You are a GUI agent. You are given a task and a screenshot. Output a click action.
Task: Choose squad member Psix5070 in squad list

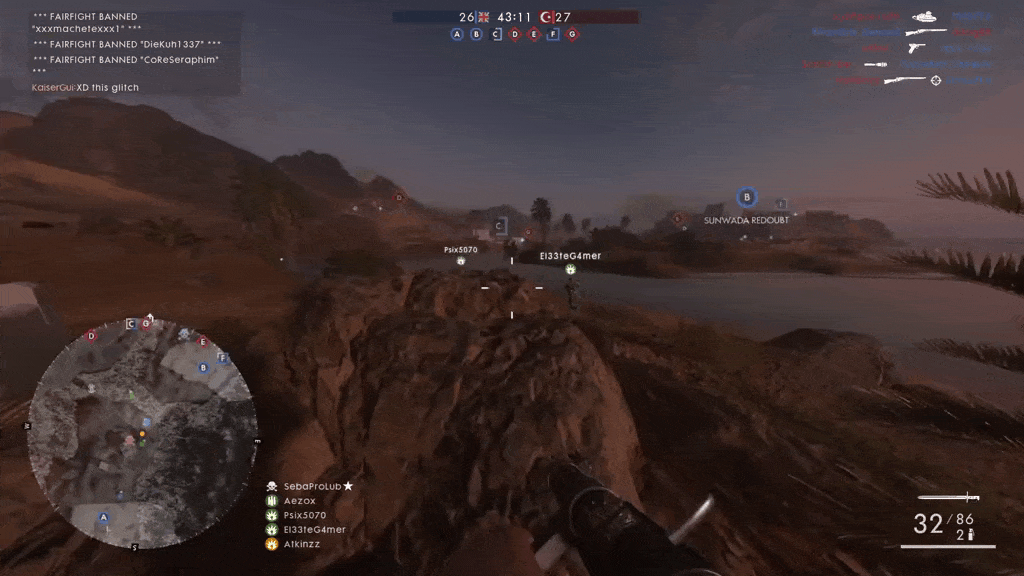coord(304,515)
